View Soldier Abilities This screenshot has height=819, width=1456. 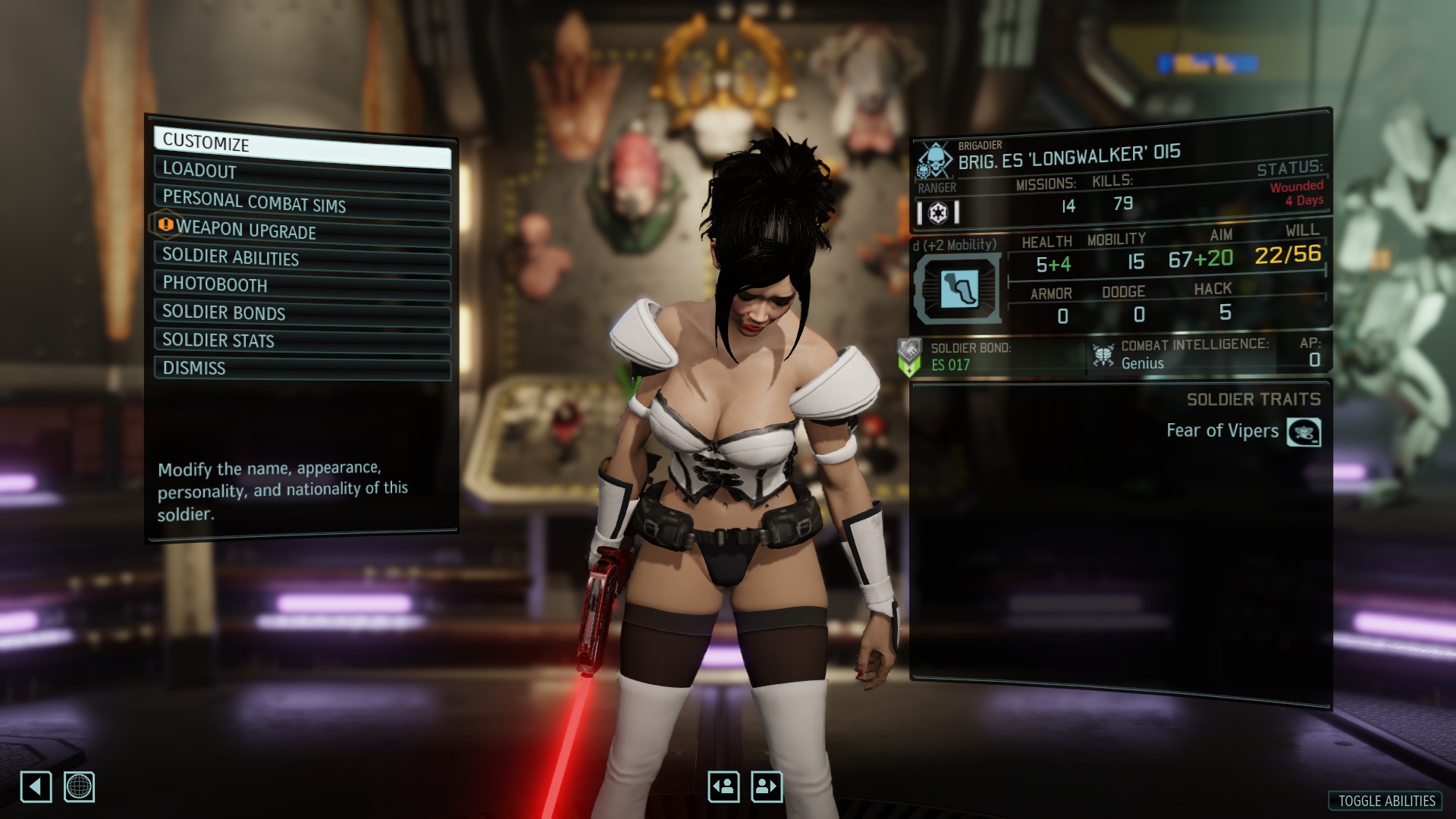tap(302, 259)
